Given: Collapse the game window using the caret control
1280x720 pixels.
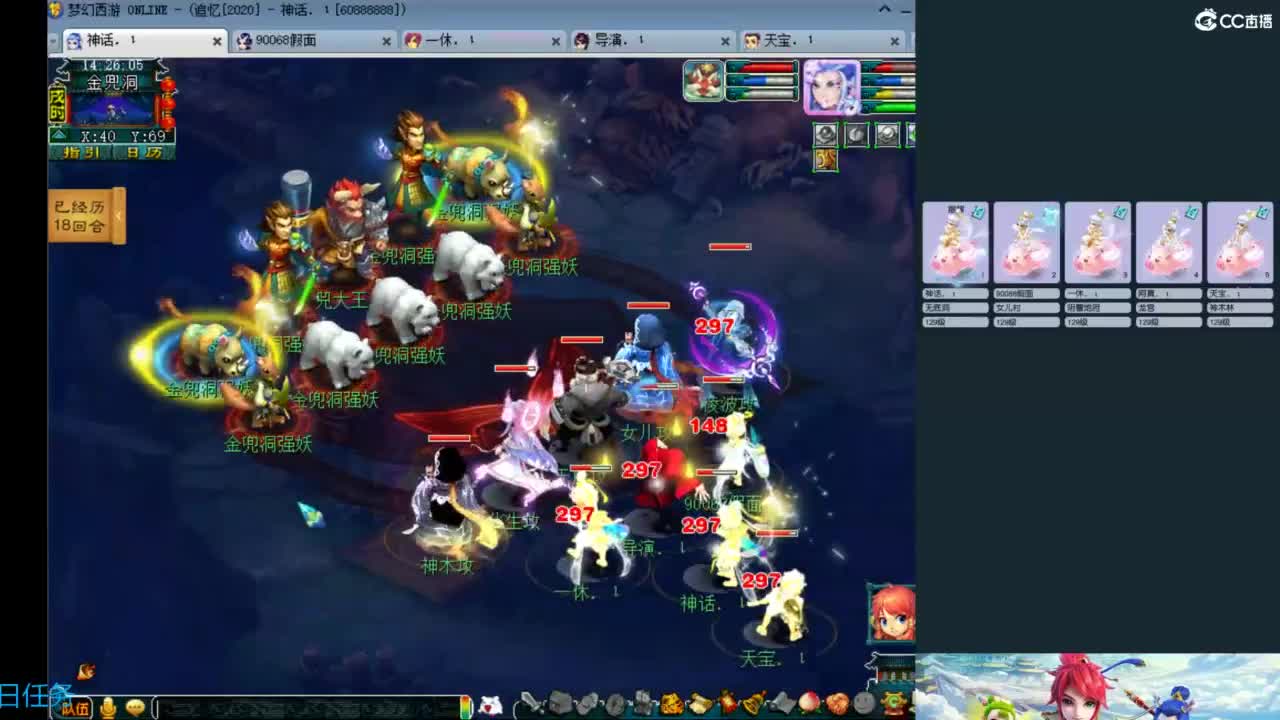Looking at the screenshot, I should pos(884,9).
